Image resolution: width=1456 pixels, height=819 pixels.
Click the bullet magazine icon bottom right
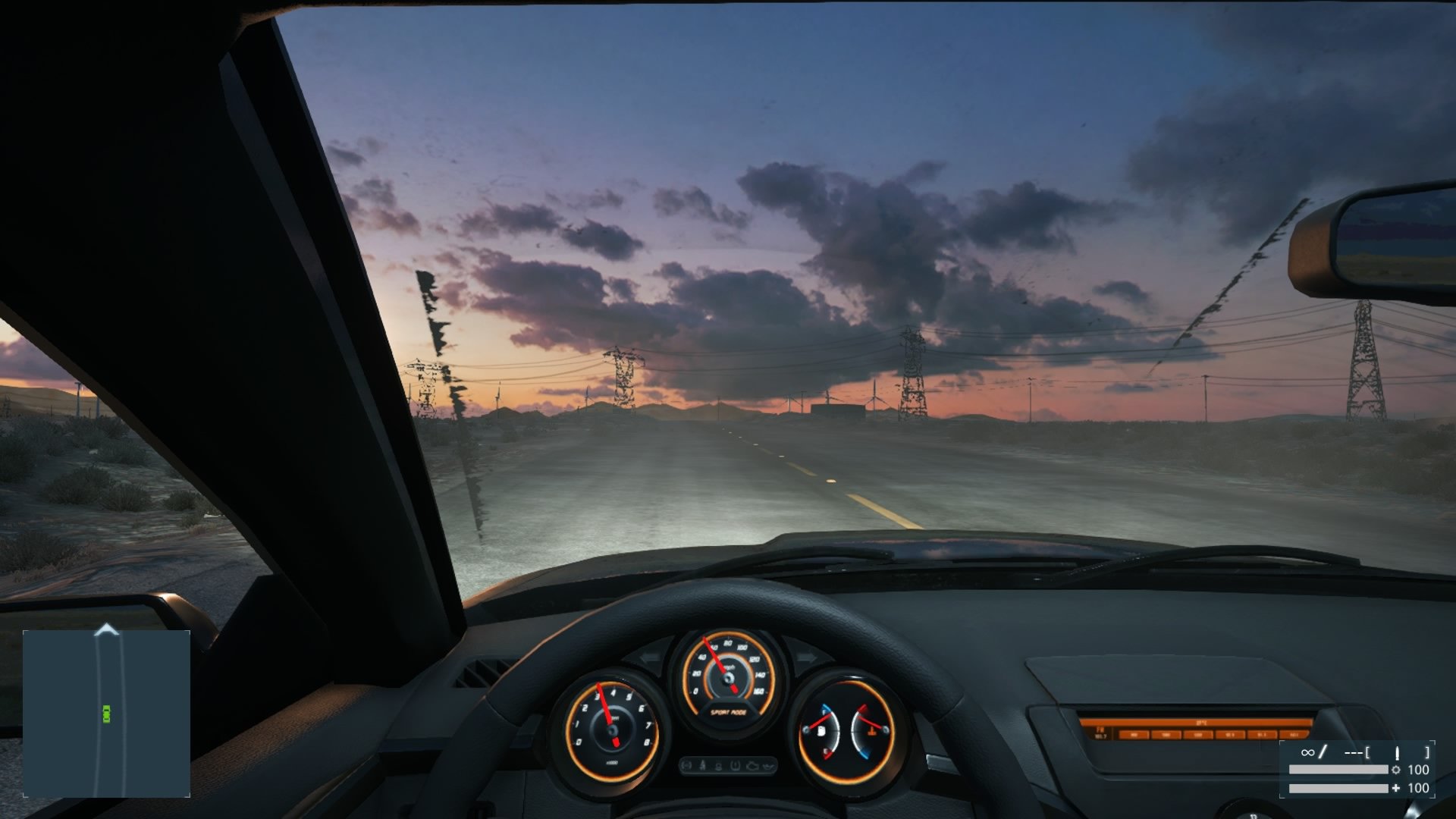click(1397, 752)
